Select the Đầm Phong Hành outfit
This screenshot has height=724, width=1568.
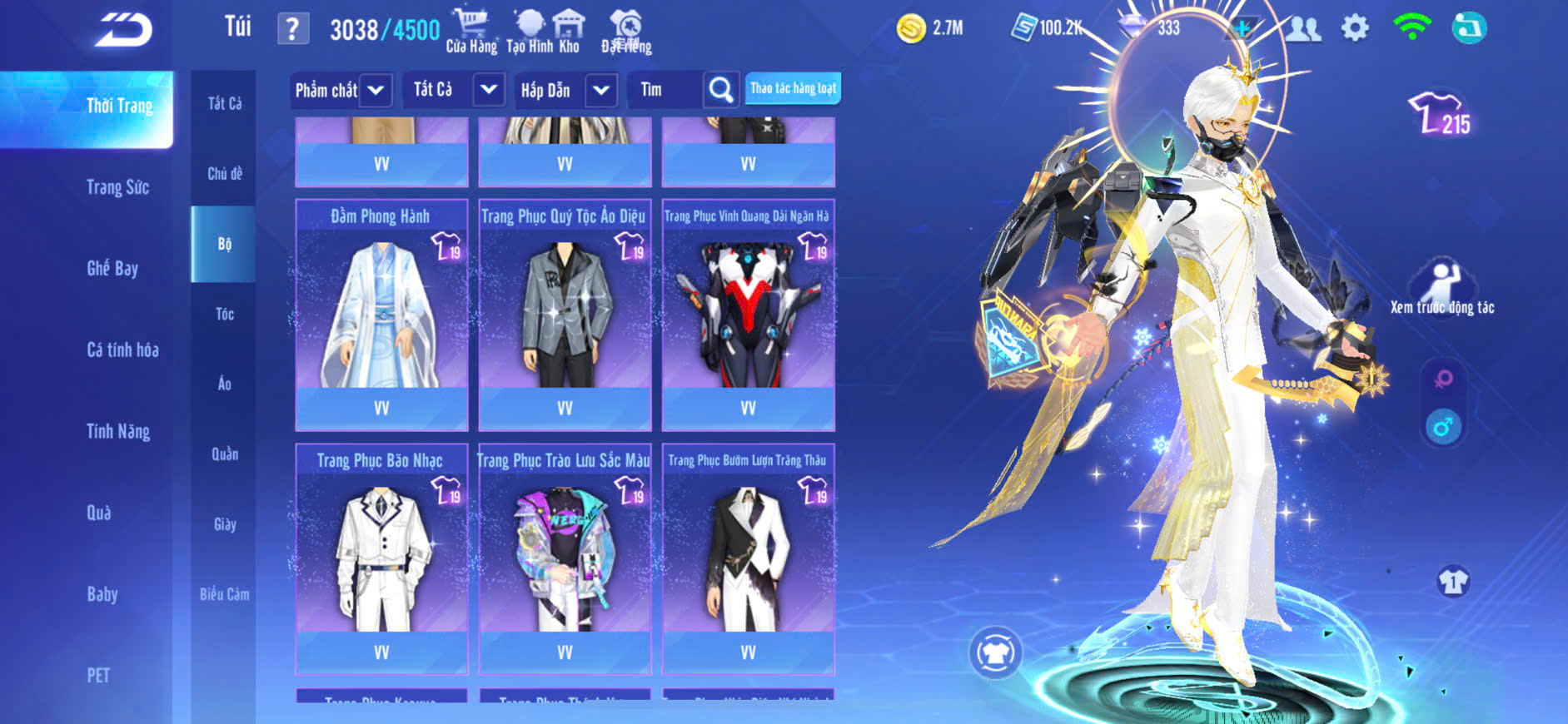(x=381, y=315)
